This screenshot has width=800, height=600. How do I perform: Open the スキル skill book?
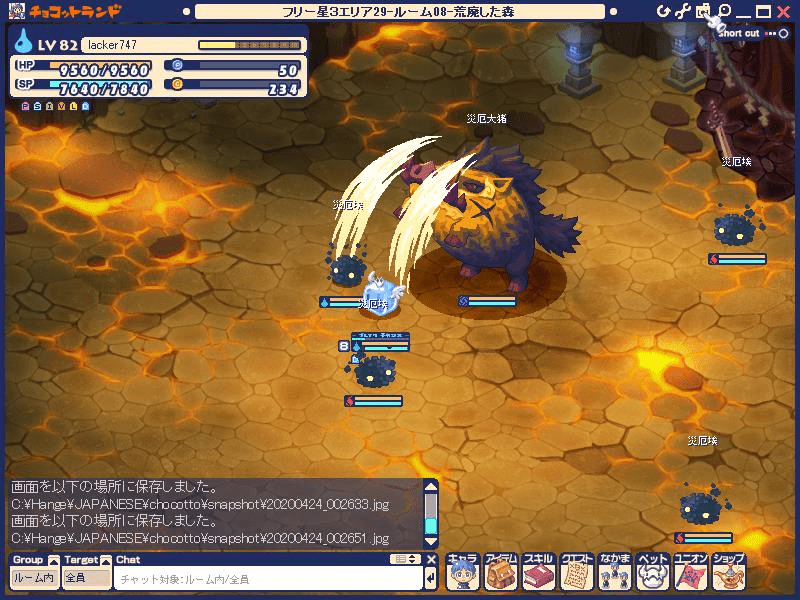click(540, 572)
